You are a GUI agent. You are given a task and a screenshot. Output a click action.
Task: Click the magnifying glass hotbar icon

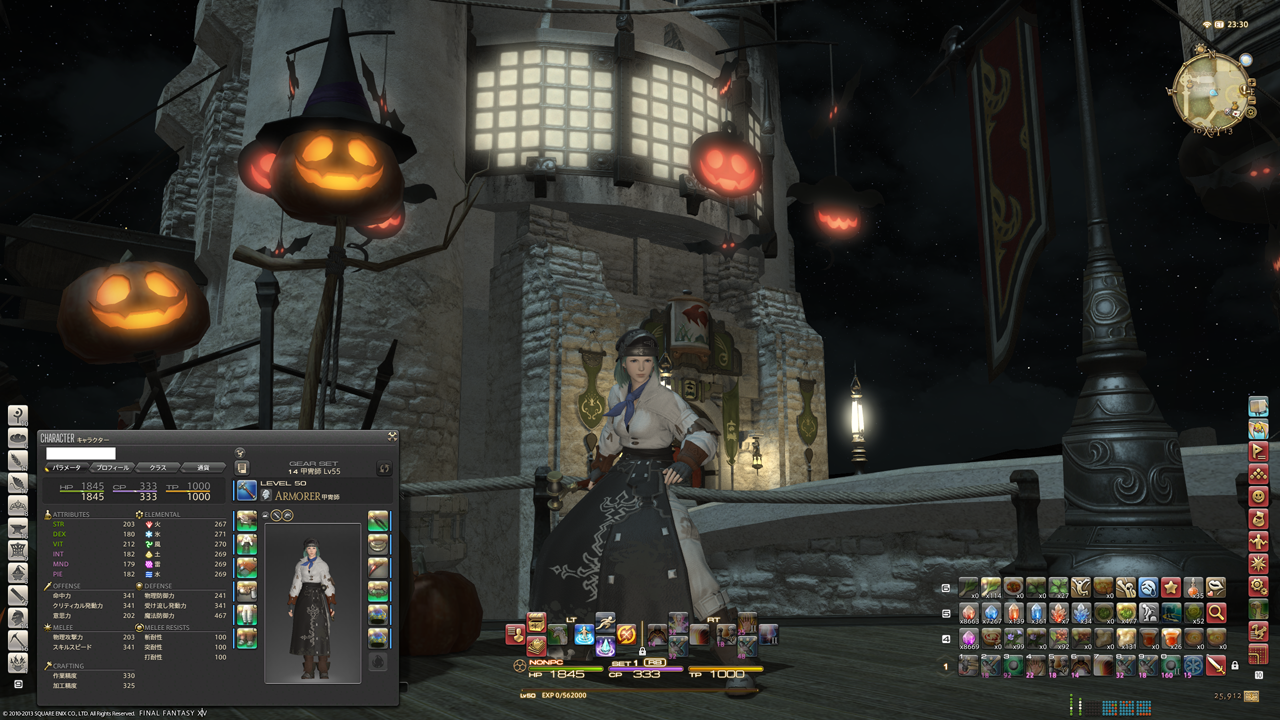(1216, 612)
